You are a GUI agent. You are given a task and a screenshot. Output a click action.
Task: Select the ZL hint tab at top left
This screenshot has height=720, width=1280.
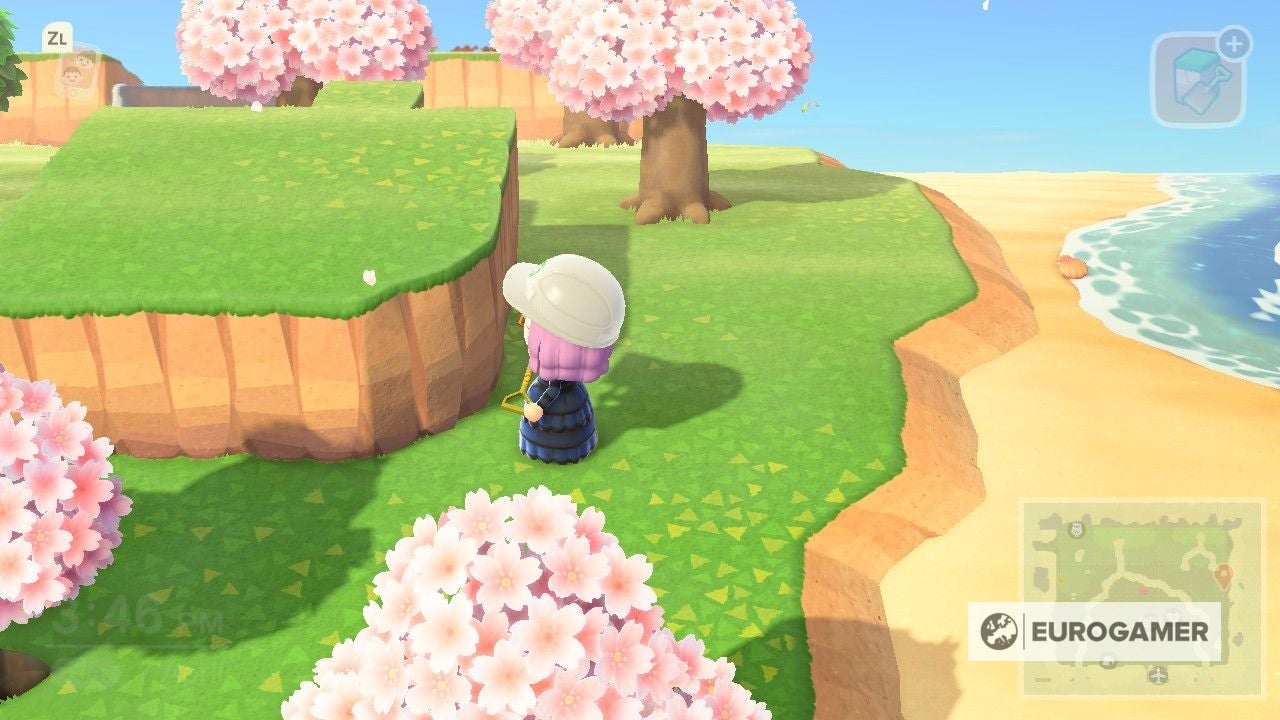click(58, 38)
